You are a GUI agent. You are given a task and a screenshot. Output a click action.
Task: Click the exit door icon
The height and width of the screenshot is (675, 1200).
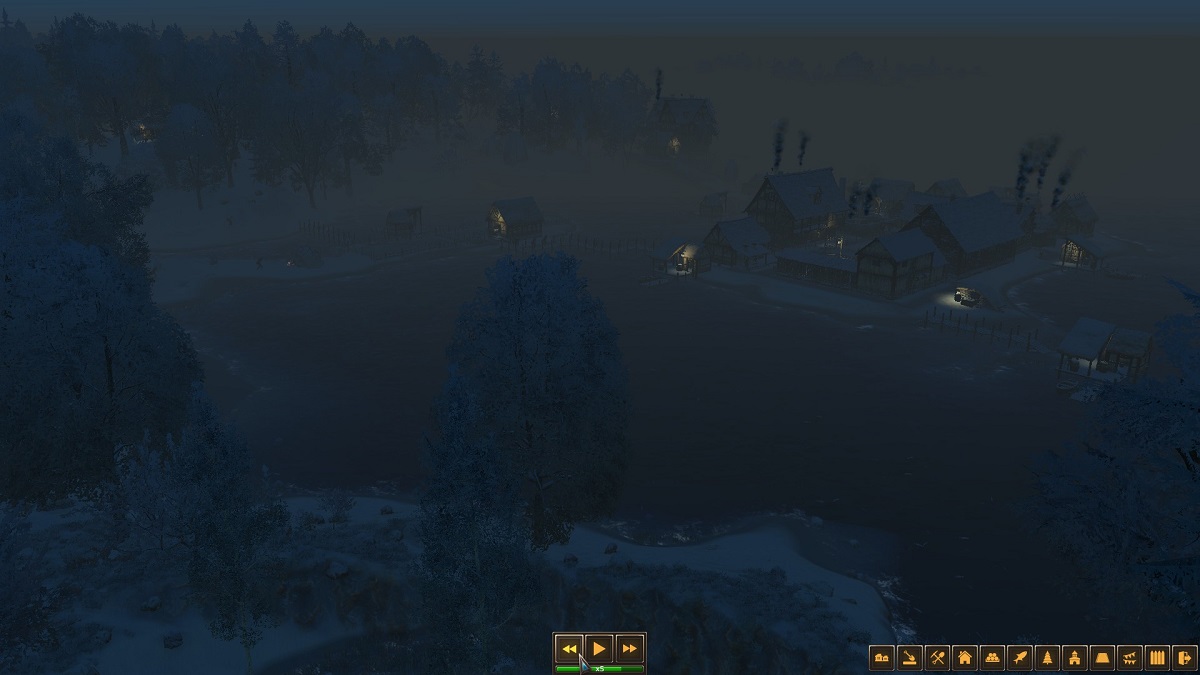(x=1184, y=657)
